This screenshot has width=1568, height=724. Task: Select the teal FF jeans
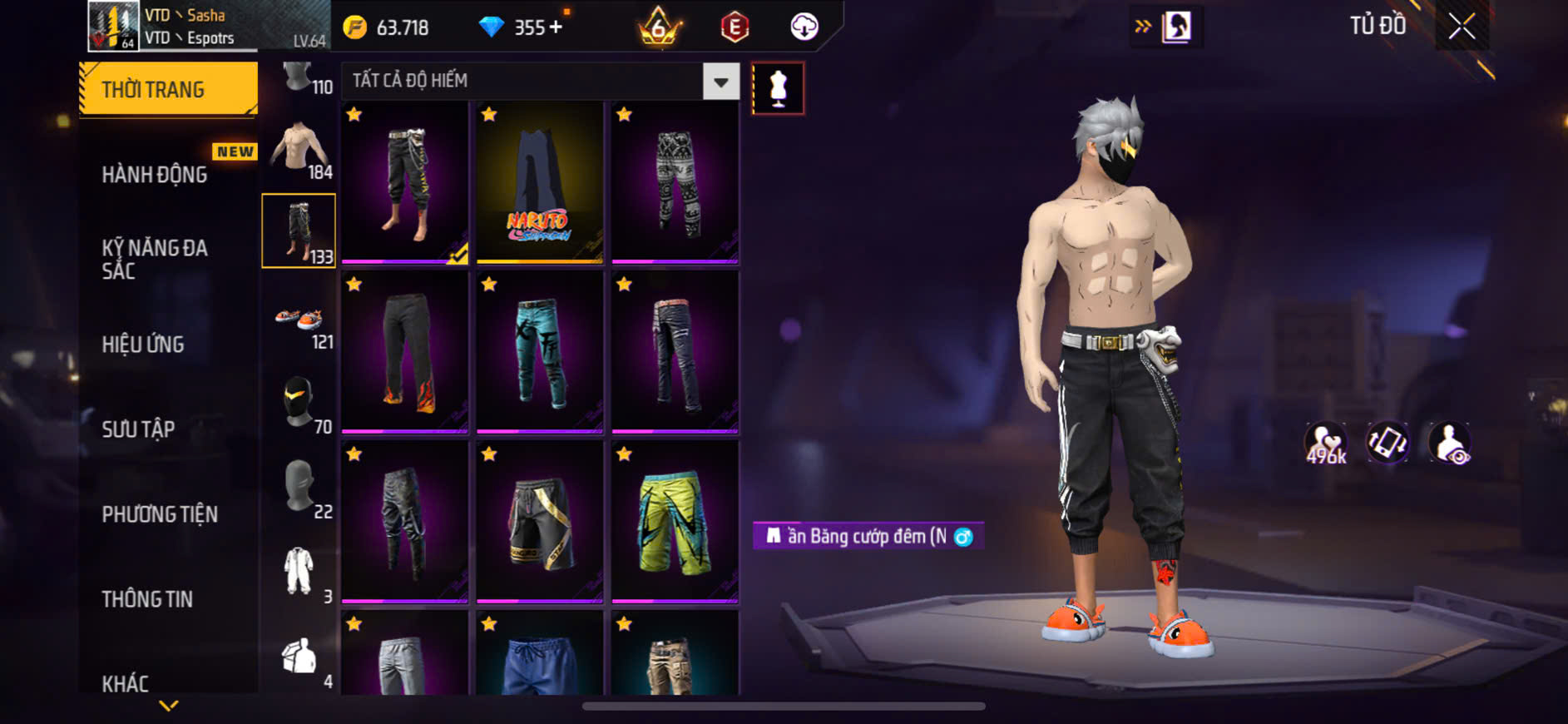tap(539, 353)
